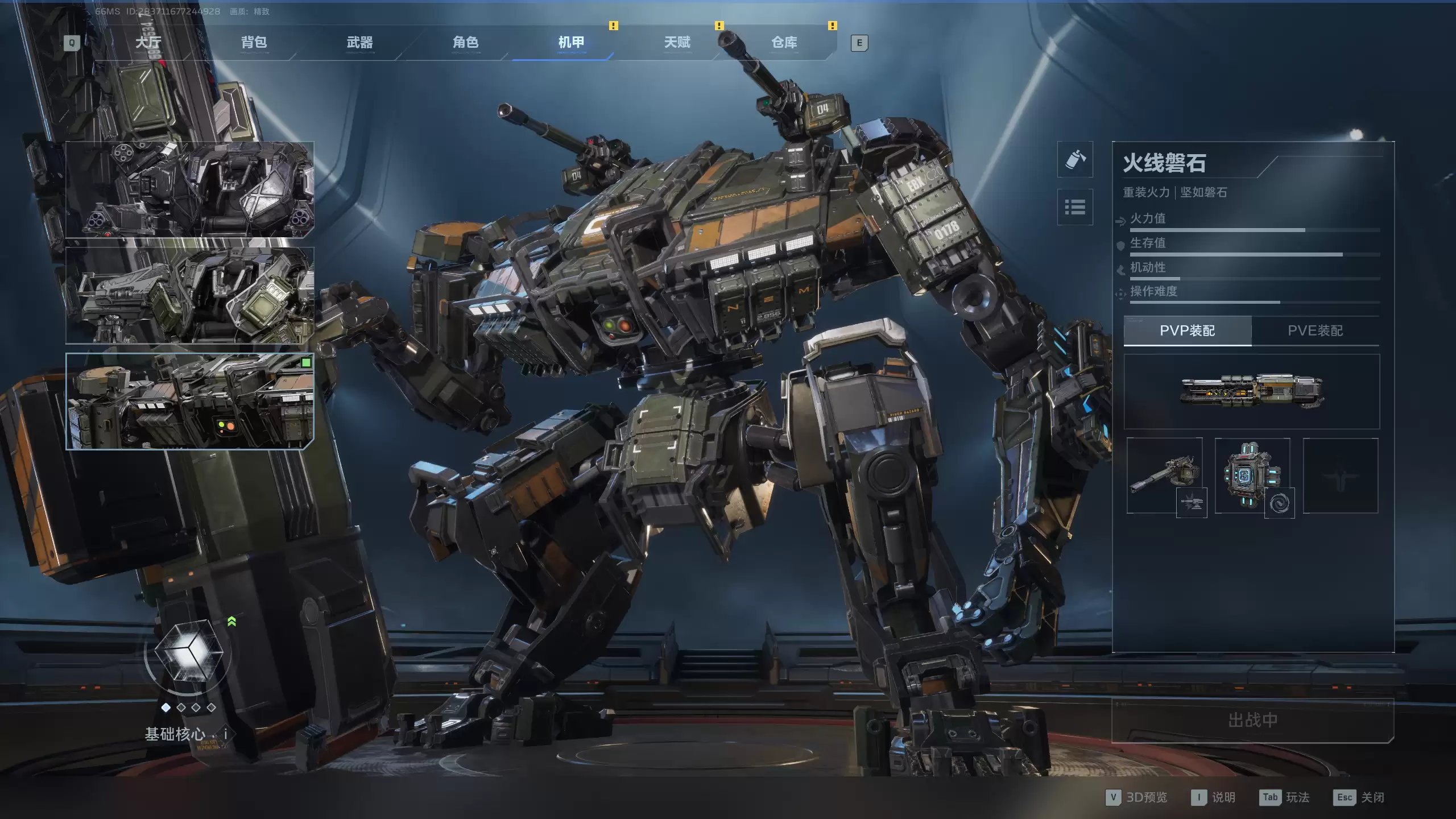Select the glowing core module slot
This screenshot has height=819, width=1456.
1252,475
